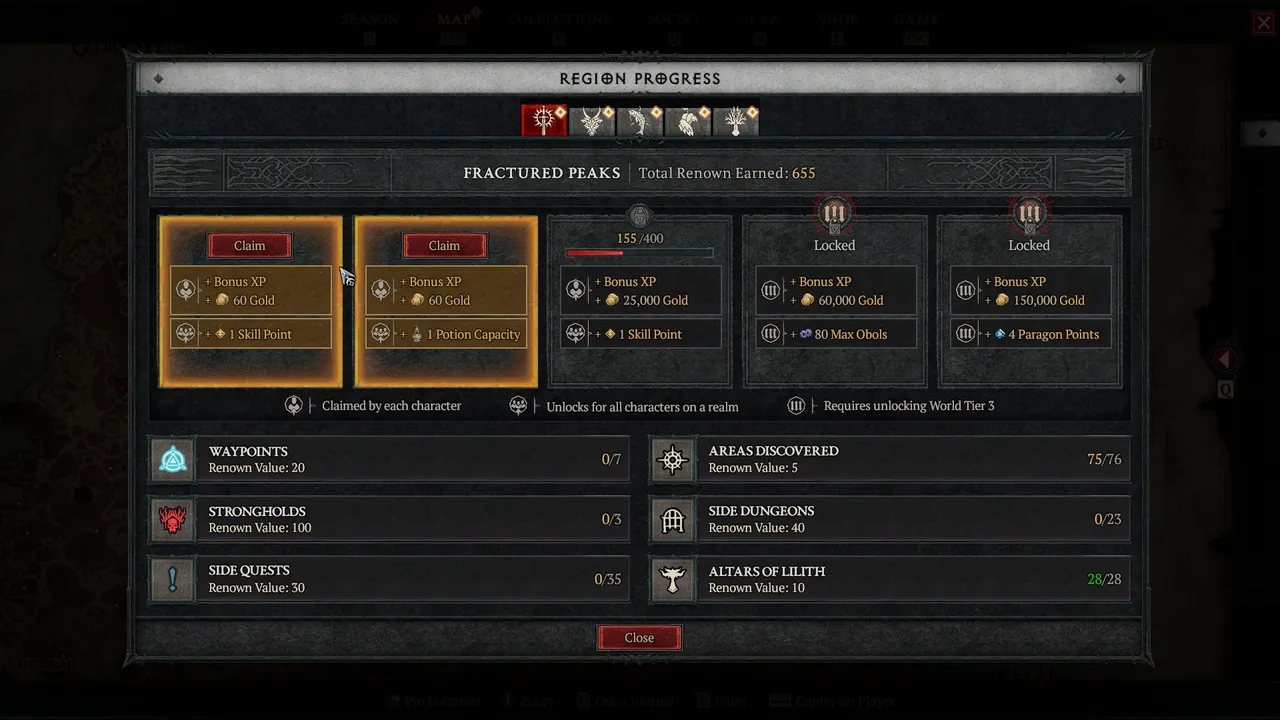Screen dimensions: 1280x720
Task: Claim the 1 Potion Capacity reward
Action: [x=444, y=246]
